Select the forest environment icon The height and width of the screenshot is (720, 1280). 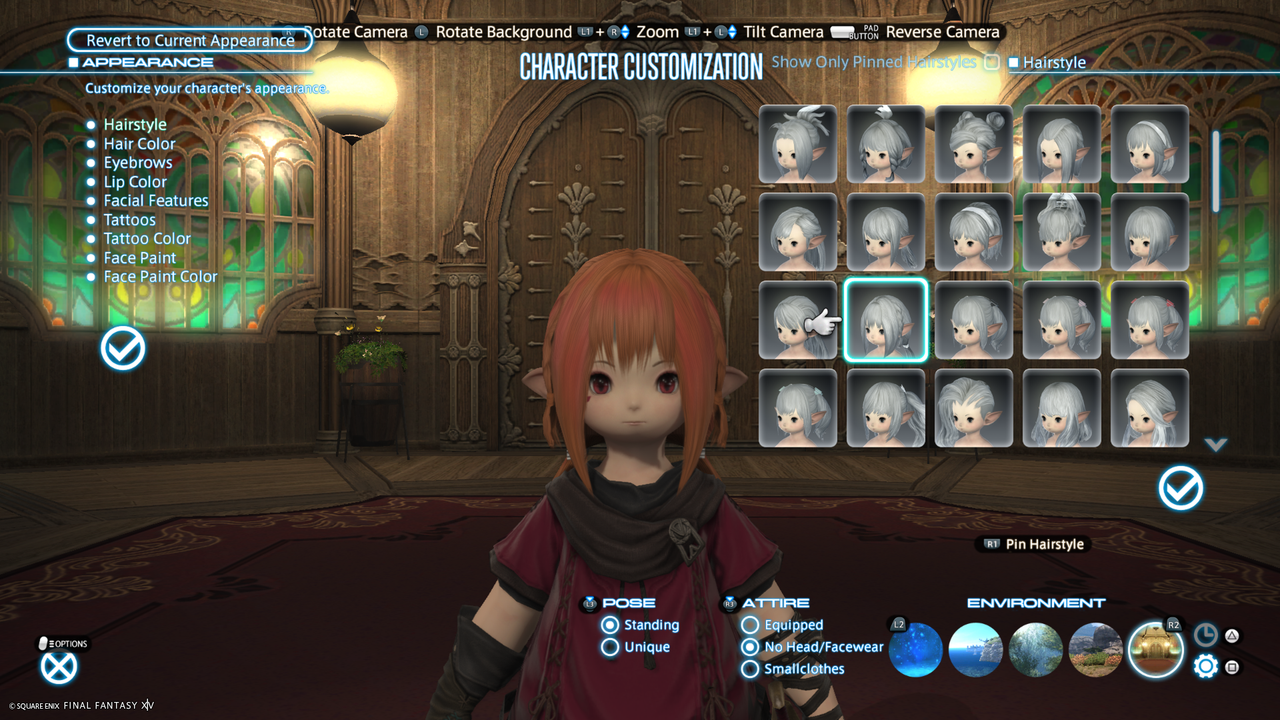pyautogui.click(x=1035, y=650)
